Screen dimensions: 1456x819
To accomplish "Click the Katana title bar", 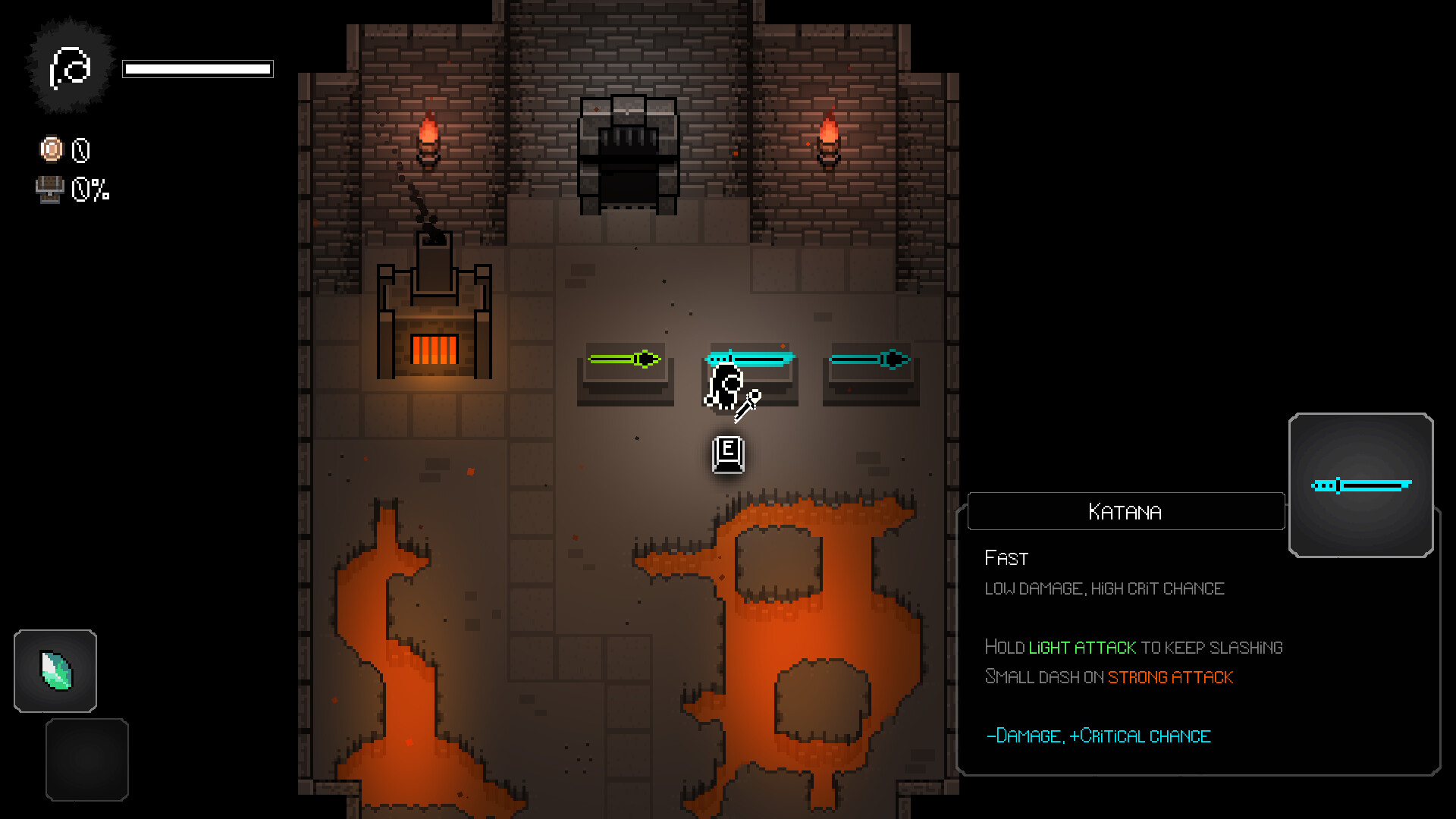I will tap(1125, 511).
